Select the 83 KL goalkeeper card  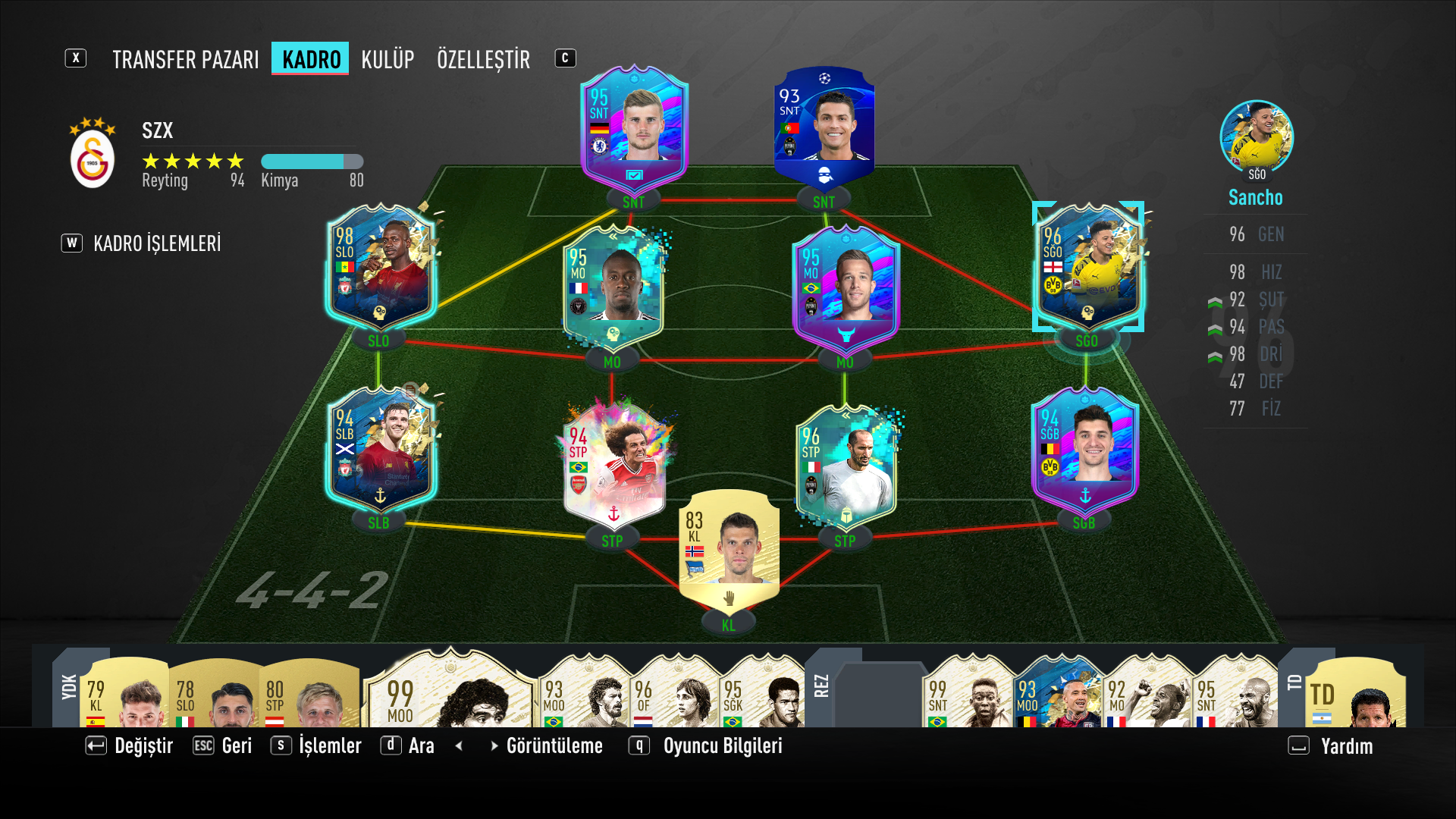(729, 550)
